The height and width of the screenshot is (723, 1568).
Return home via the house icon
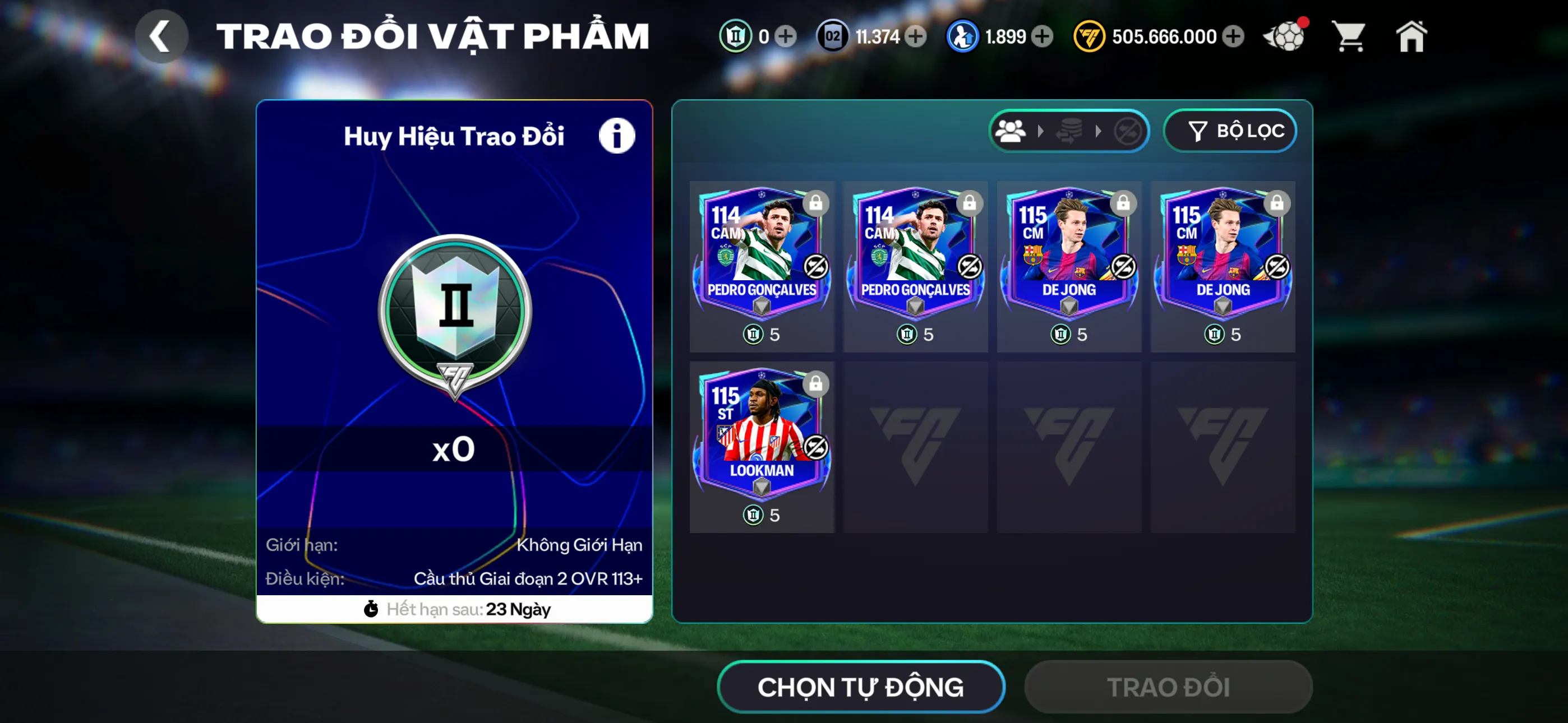pos(1411,36)
